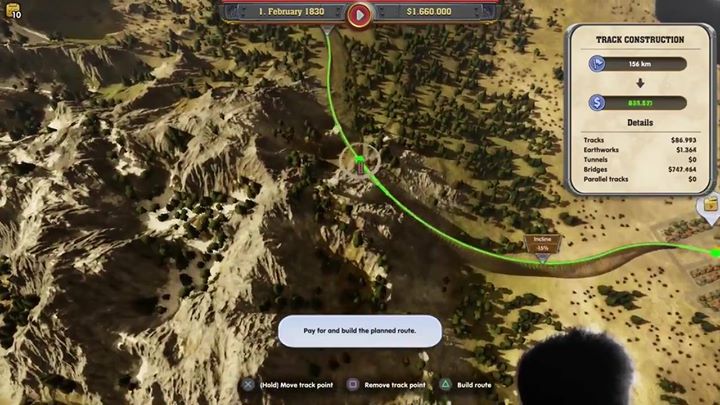Click the red play button beside the date
This screenshot has width=720, height=405.
(x=359, y=14)
